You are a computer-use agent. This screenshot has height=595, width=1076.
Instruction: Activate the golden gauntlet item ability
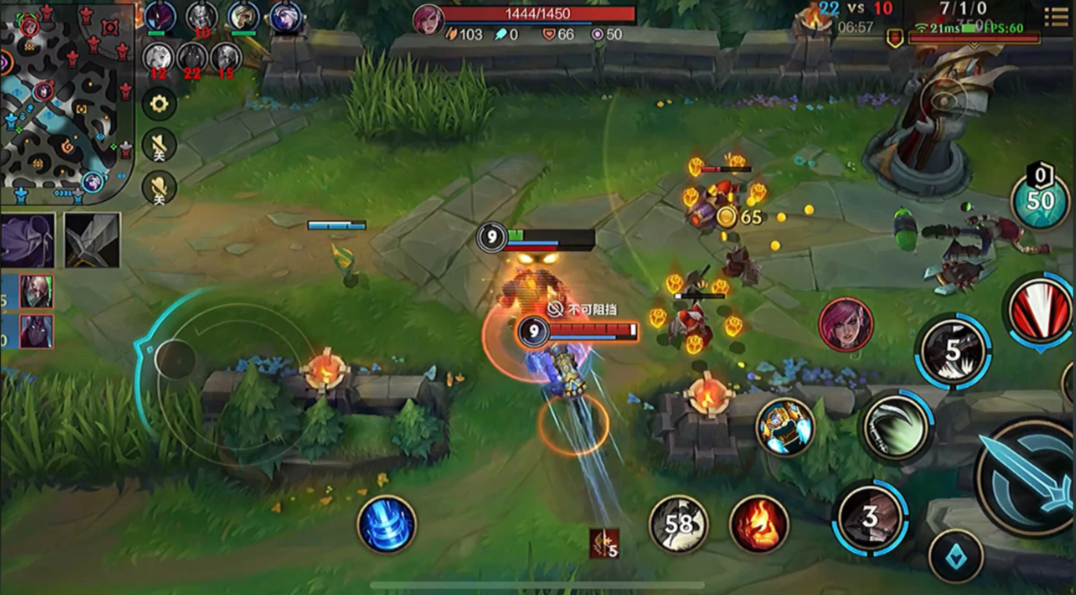(x=785, y=427)
